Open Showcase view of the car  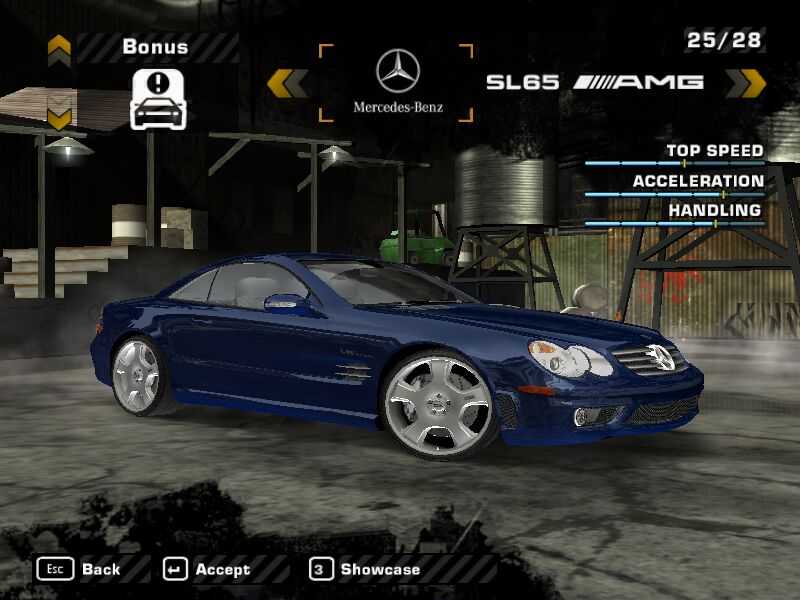pos(365,569)
